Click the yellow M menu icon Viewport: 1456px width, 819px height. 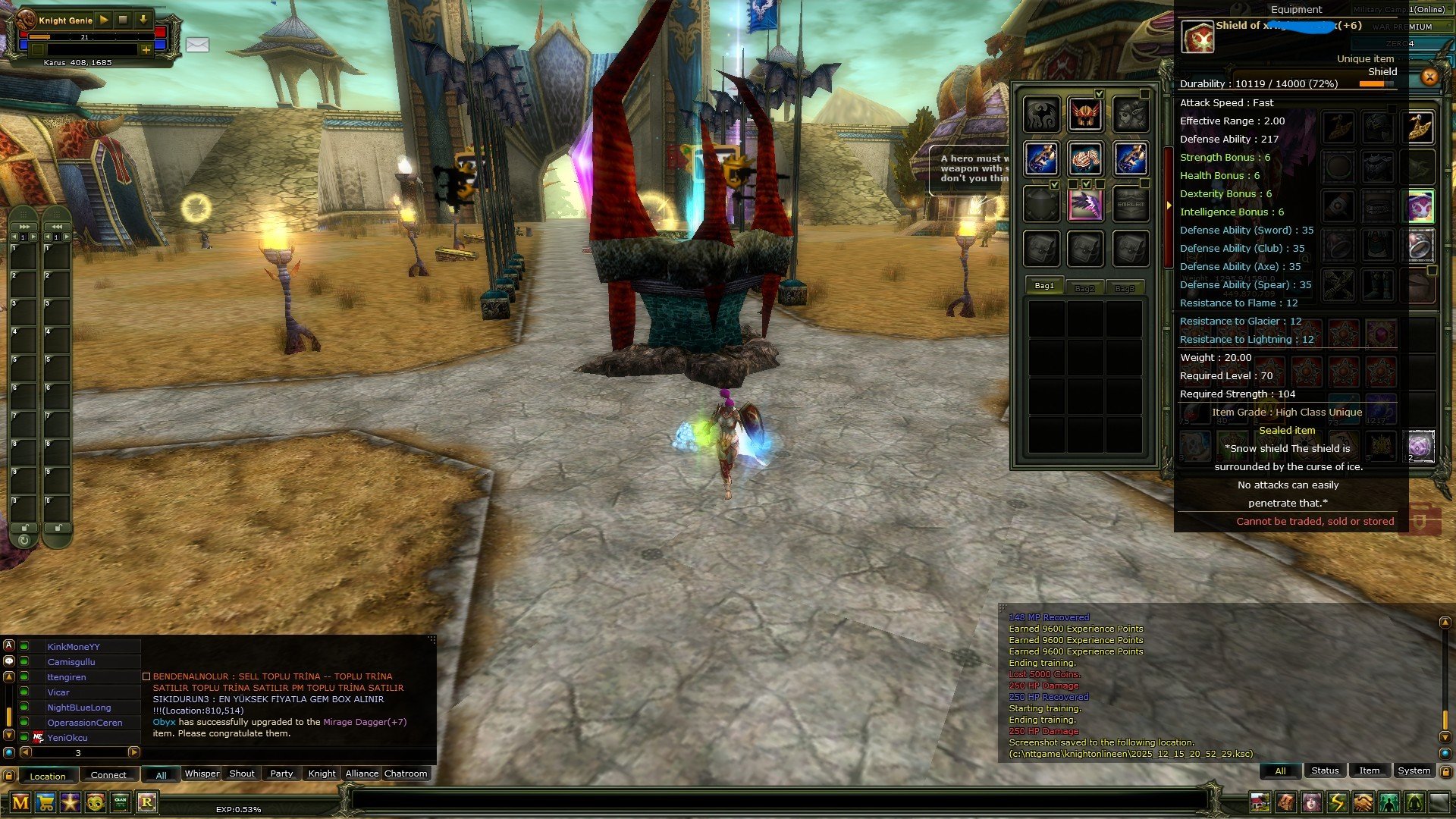(20, 802)
